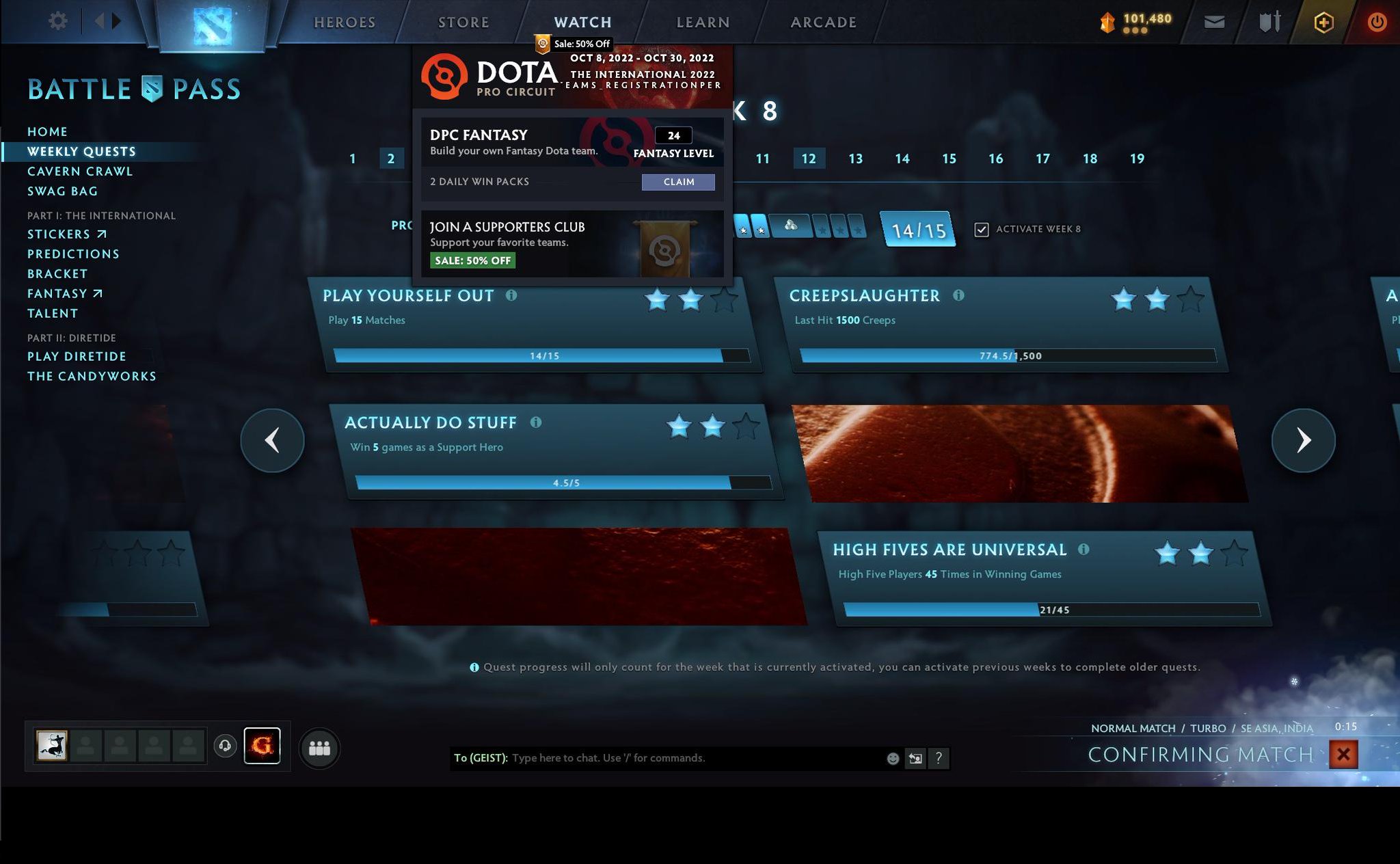Image resolution: width=1400 pixels, height=864 pixels.
Task: Toggle the voice chat headphone icon
Action: coord(226,747)
